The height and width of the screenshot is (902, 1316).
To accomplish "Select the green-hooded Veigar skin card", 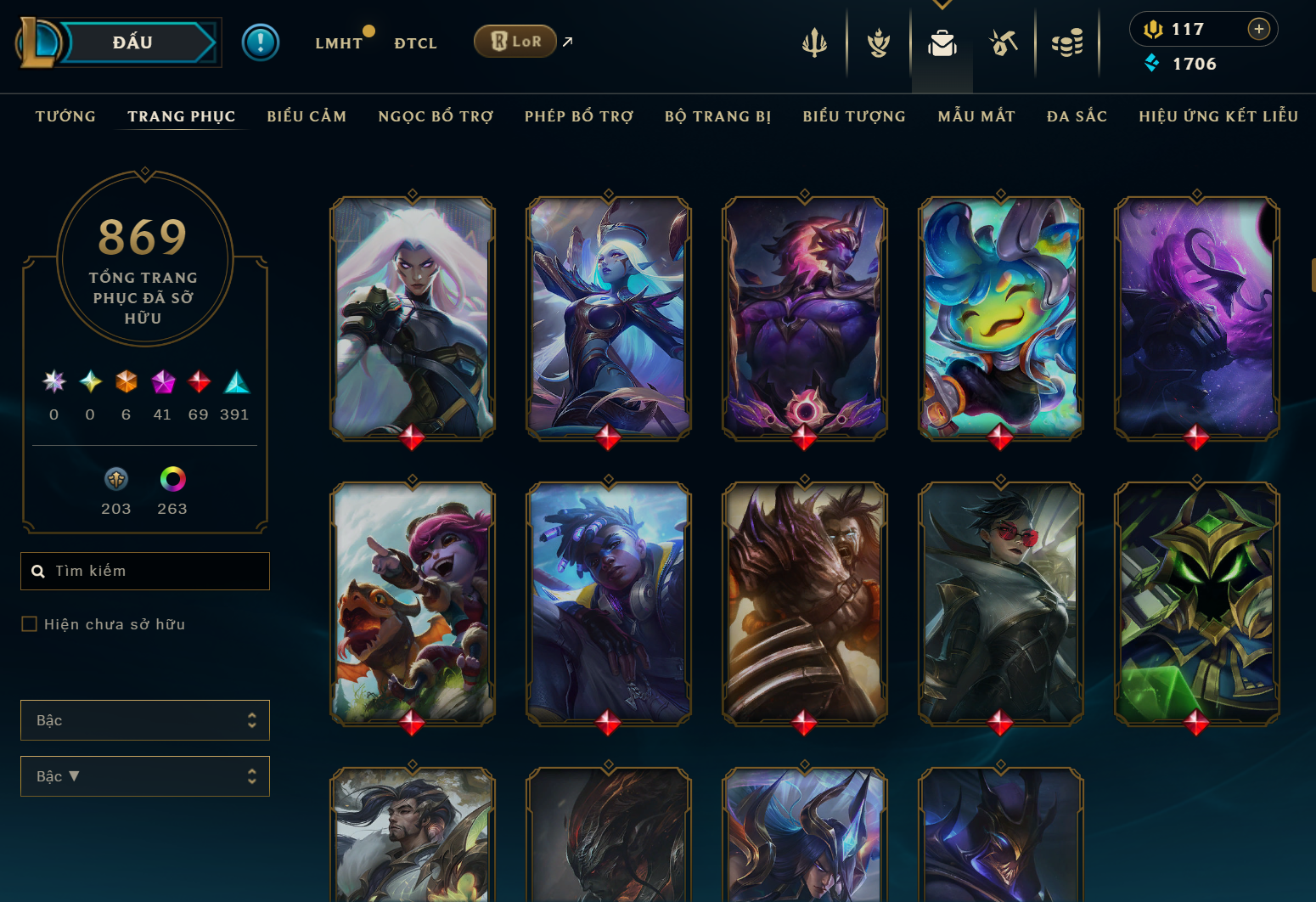I will click(1196, 603).
